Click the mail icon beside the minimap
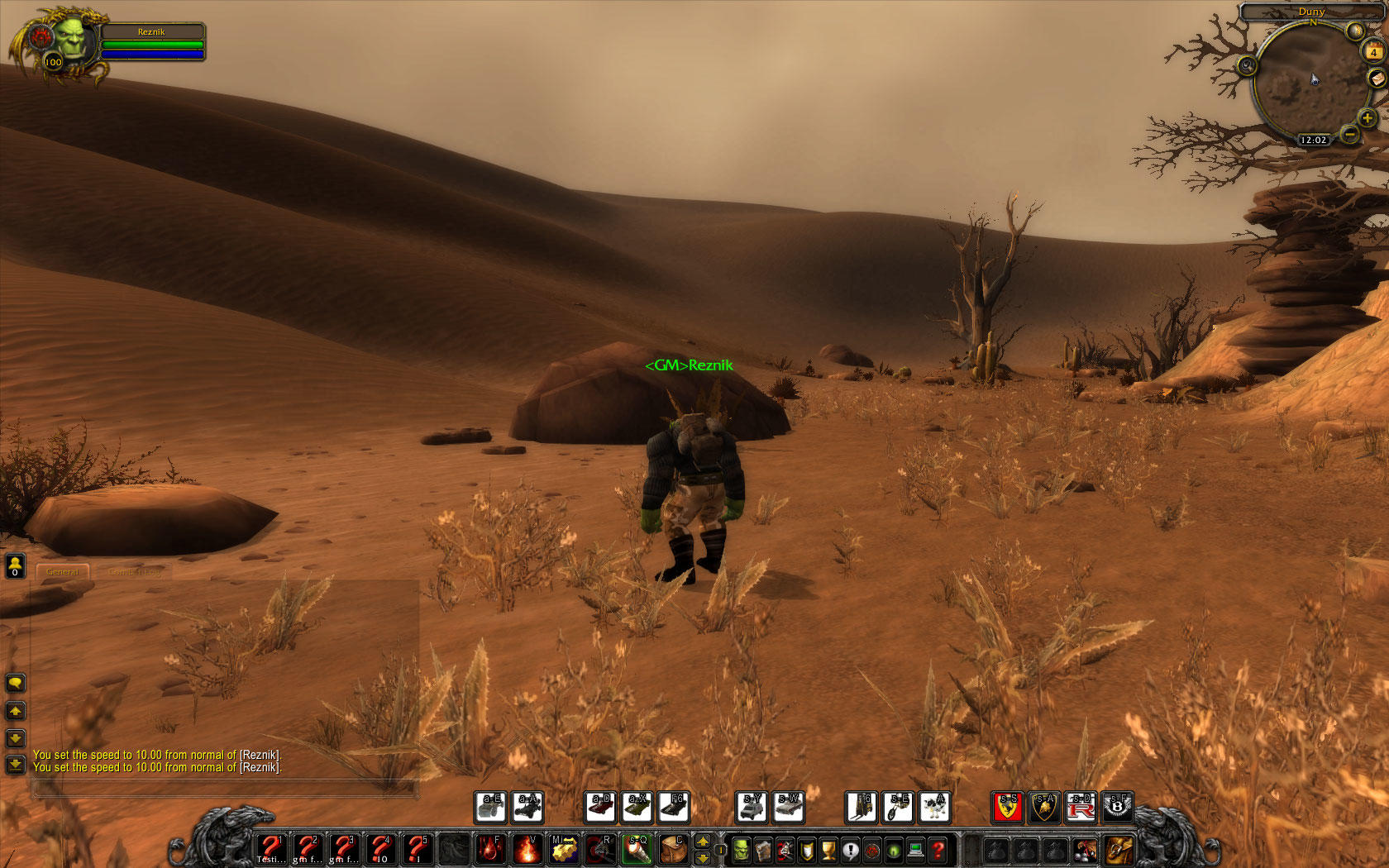1389x868 pixels. (1377, 79)
